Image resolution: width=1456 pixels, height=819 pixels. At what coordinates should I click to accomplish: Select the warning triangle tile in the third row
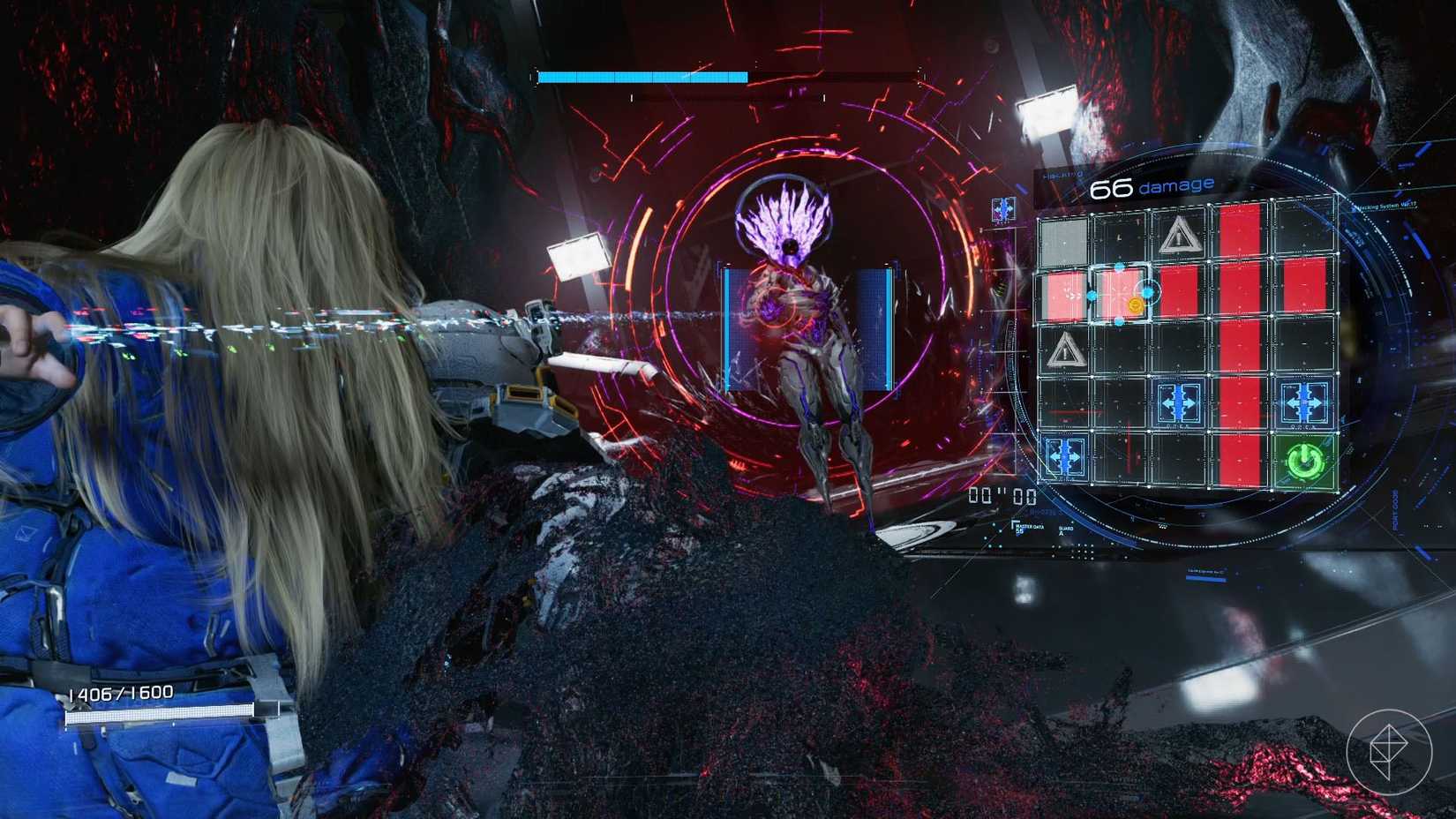tap(1066, 351)
